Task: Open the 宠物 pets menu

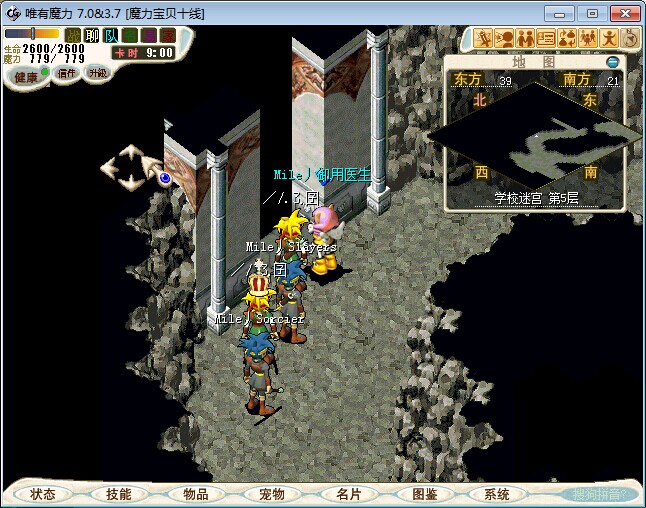Action: (x=272, y=494)
